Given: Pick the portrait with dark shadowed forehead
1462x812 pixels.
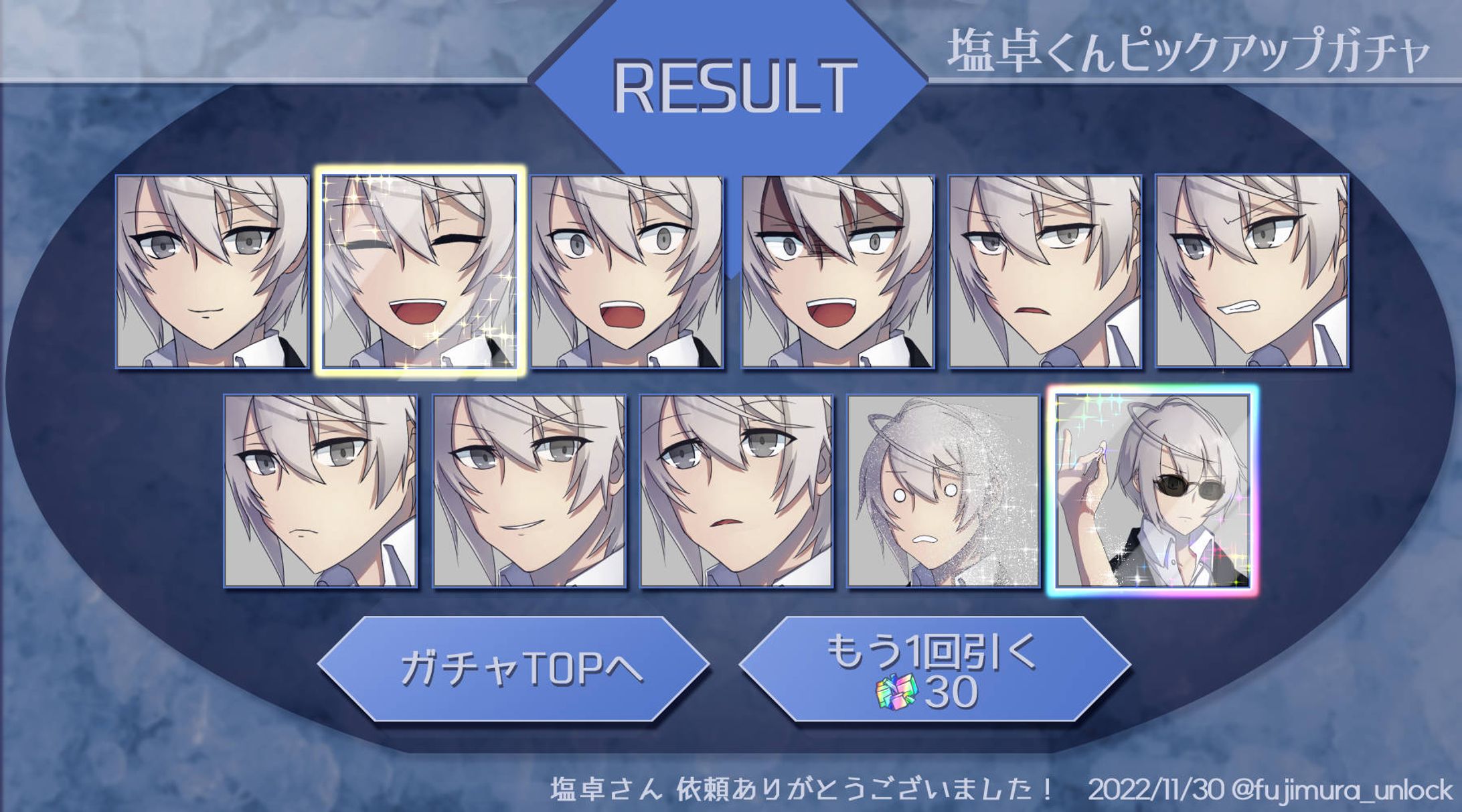Looking at the screenshot, I should [837, 271].
